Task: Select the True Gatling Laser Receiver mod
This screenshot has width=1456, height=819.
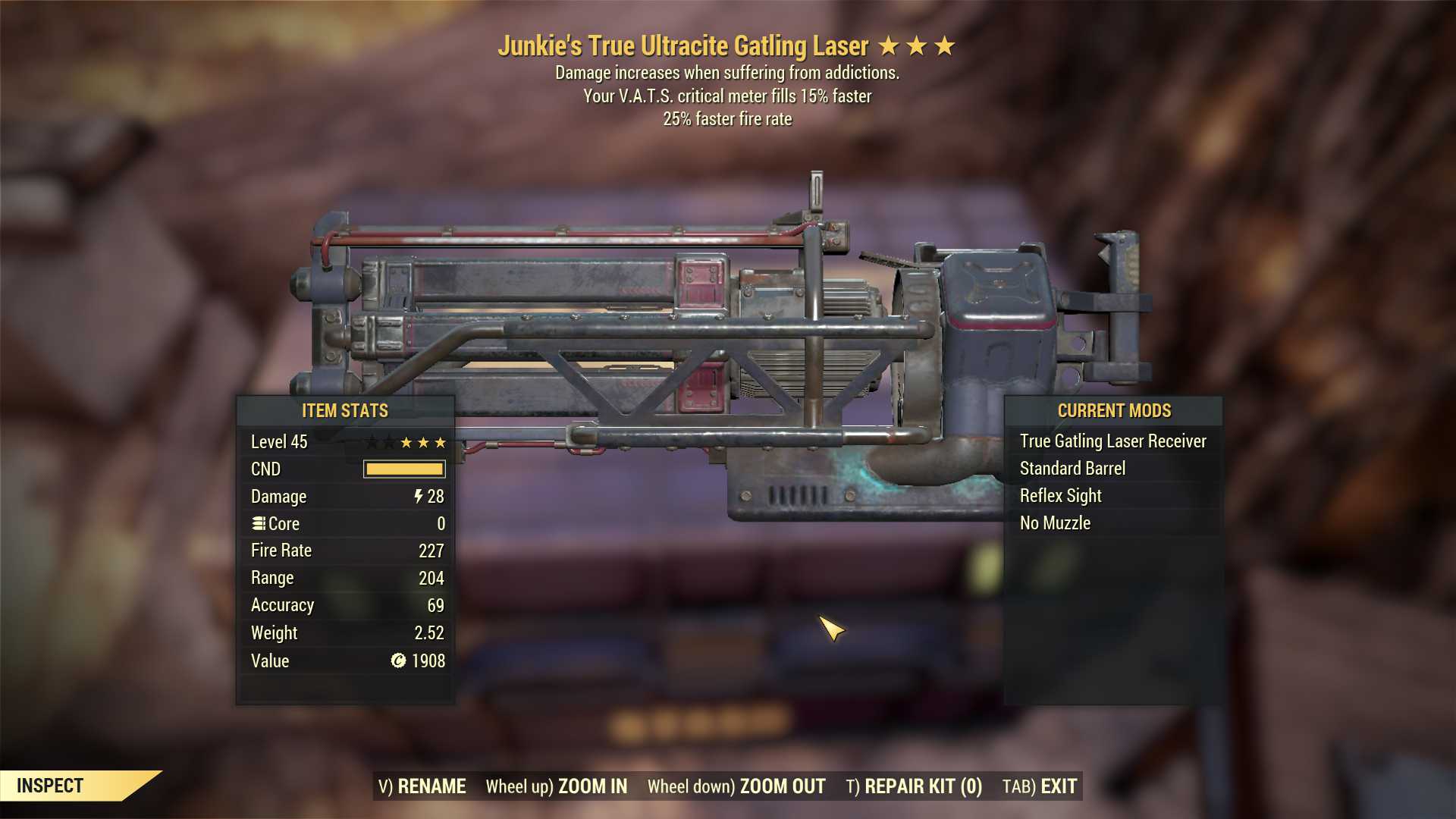Action: tap(1113, 441)
